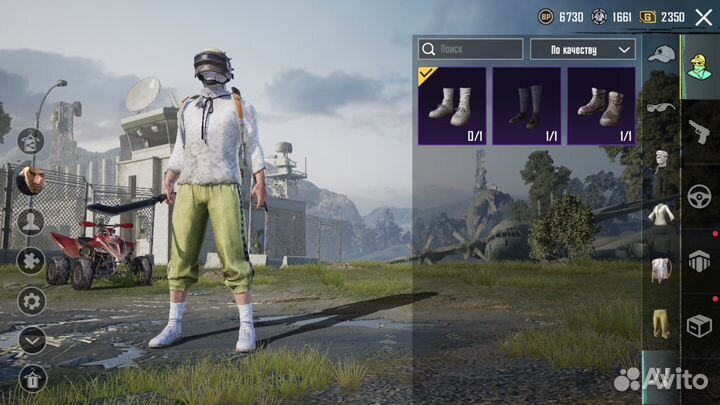Open the crate box tab

point(697,325)
